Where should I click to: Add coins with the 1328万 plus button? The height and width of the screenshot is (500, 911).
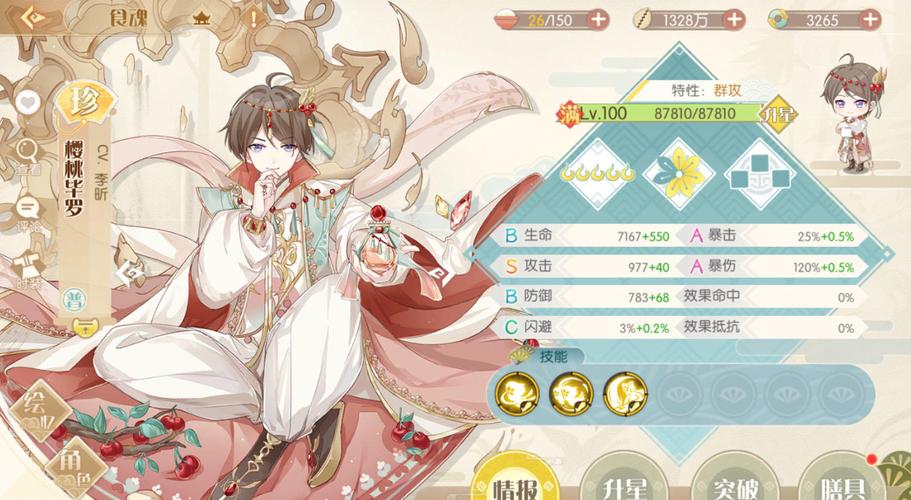tap(734, 19)
